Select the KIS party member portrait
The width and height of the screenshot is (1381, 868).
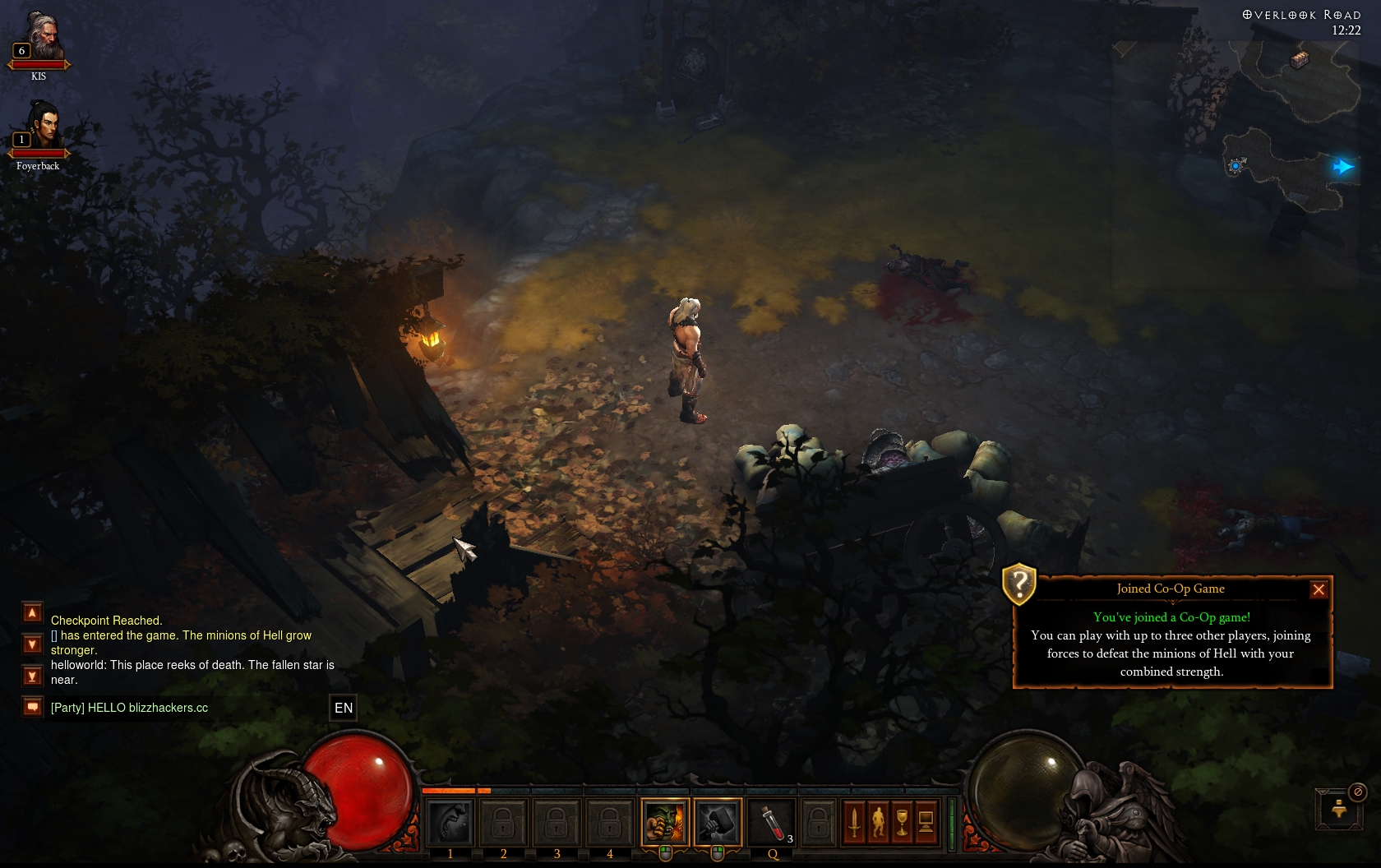coord(41,39)
